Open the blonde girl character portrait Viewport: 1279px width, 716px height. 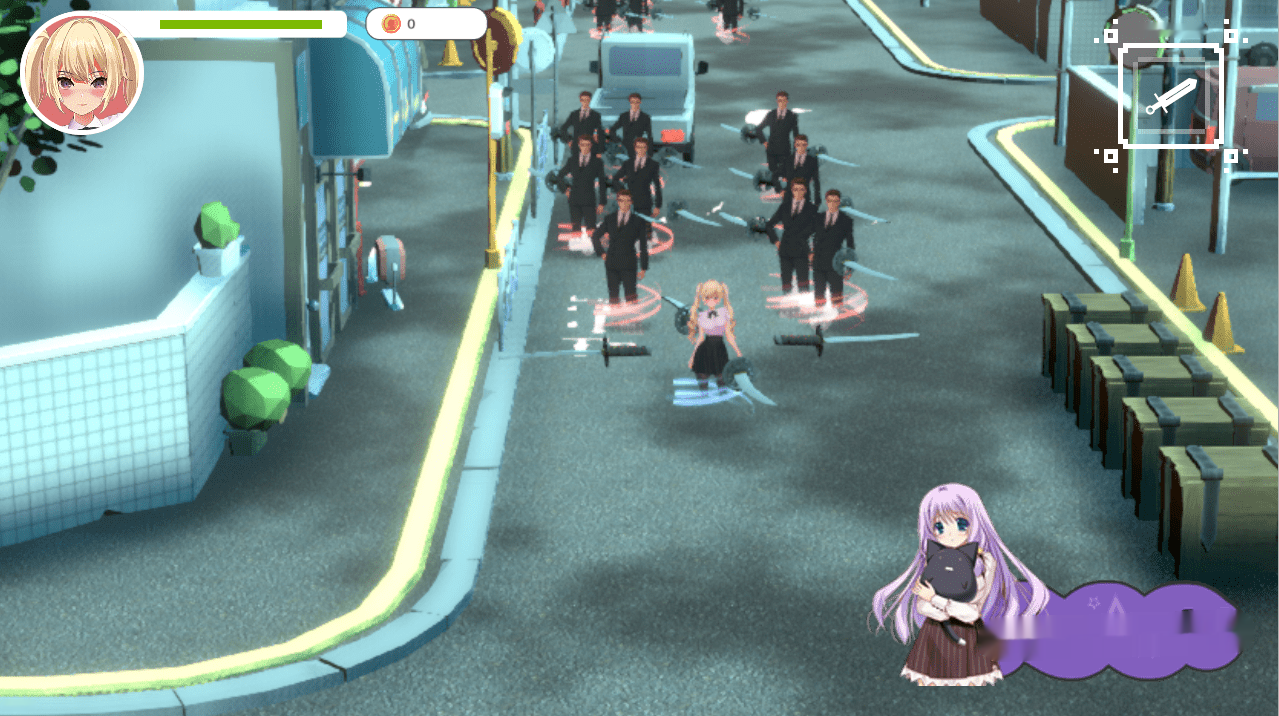82,73
